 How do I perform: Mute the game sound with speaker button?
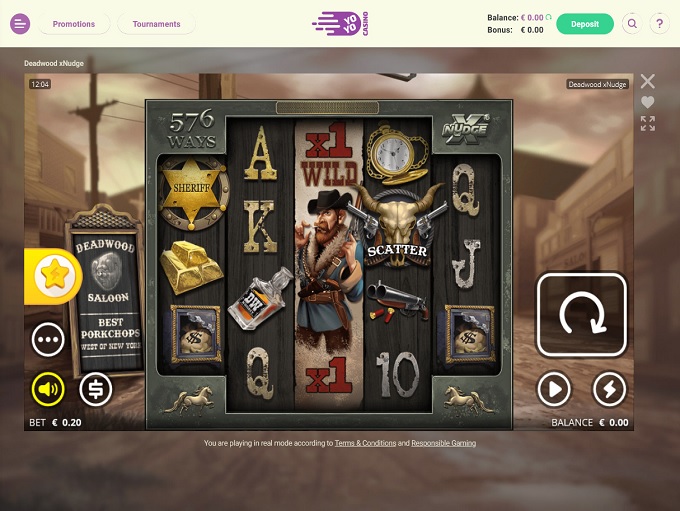pos(48,389)
